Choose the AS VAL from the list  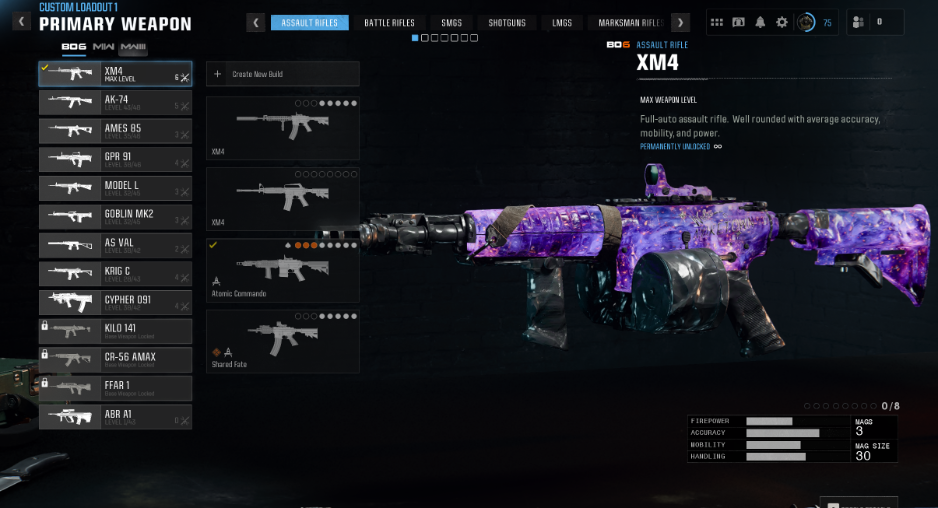click(115, 244)
